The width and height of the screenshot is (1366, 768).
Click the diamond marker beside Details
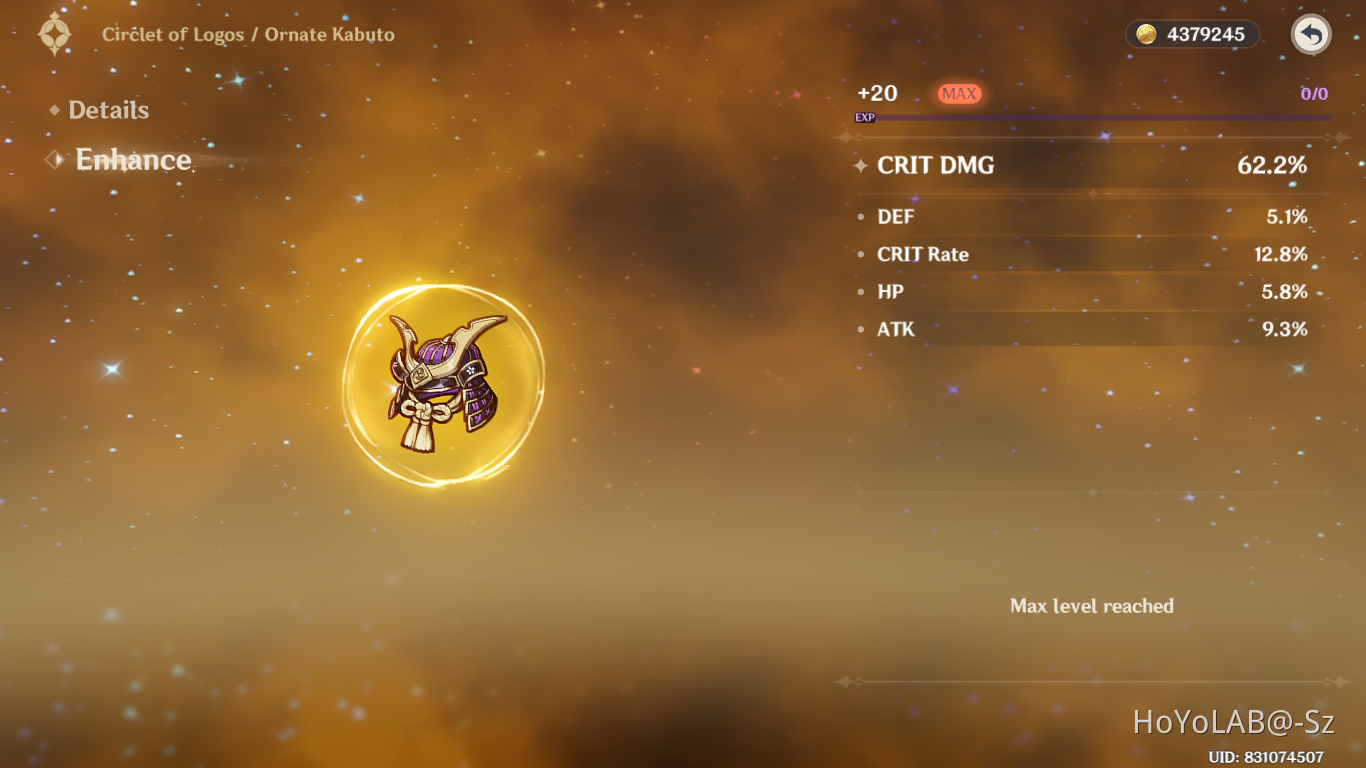click(57, 110)
